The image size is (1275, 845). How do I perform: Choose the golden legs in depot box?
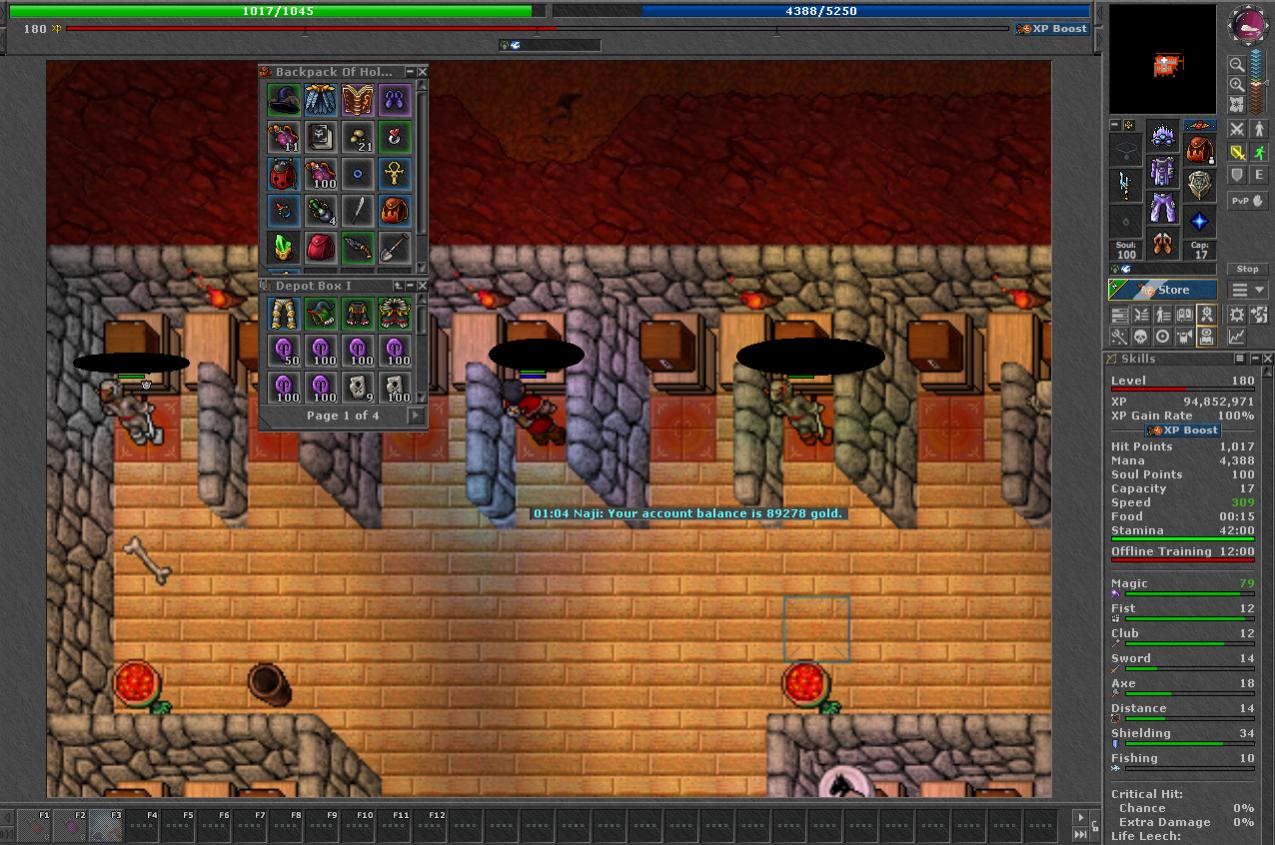pos(284,314)
